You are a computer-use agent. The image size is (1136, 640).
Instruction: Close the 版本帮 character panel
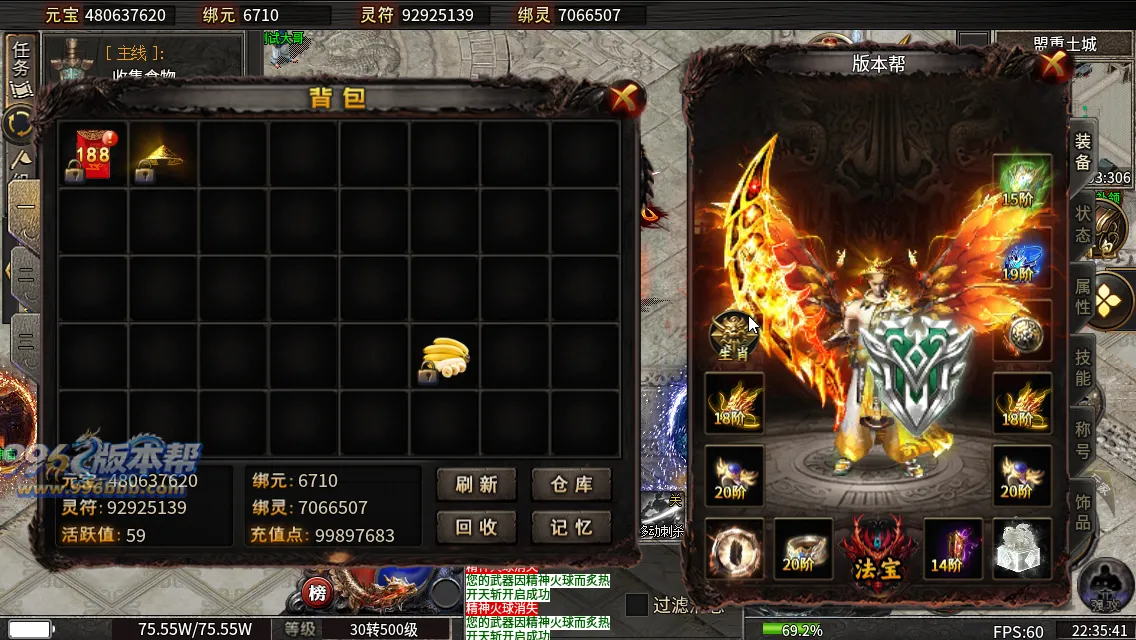point(1052,66)
